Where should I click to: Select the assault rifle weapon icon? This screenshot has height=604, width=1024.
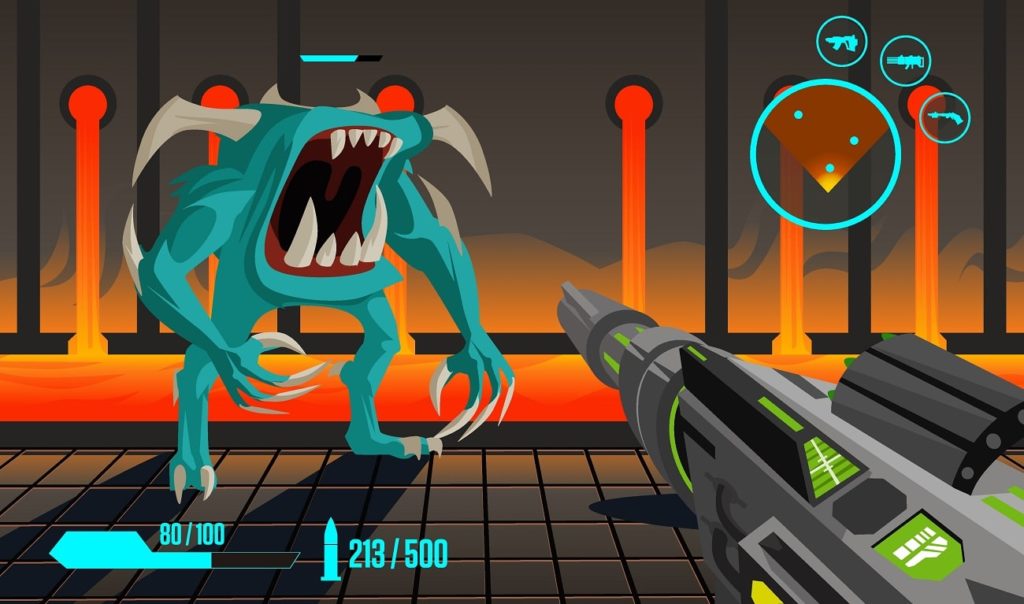[x=841, y=42]
